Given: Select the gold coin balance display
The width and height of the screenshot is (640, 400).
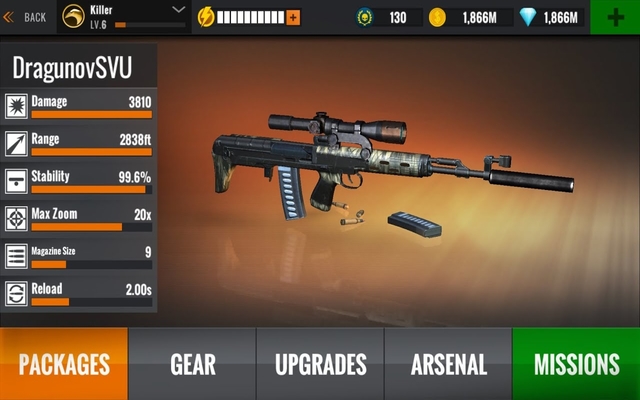Looking at the screenshot, I should coord(470,17).
